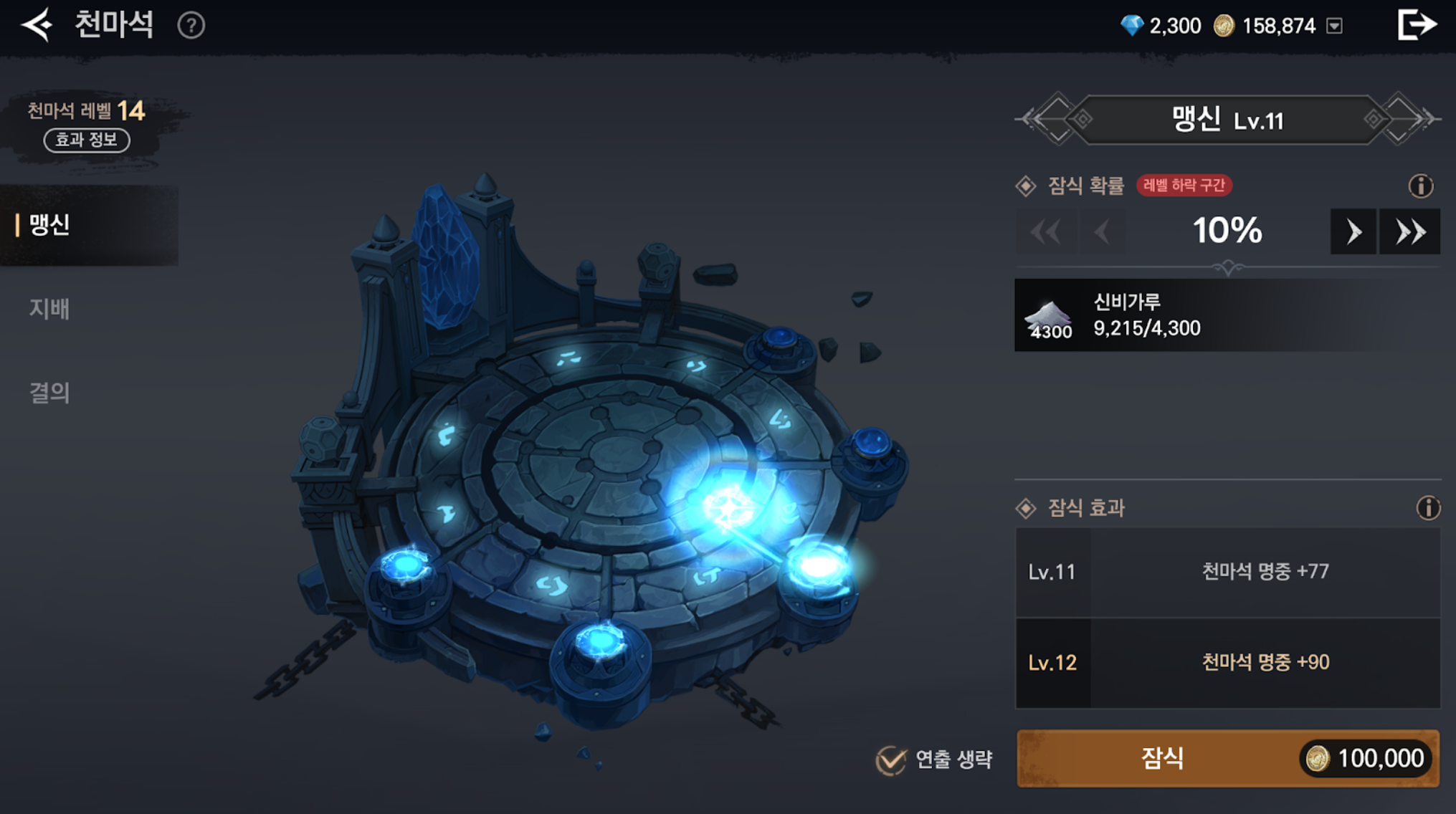Exit the screen with the top-right exit icon
Viewport: 1456px width, 814px height.
click(1417, 25)
